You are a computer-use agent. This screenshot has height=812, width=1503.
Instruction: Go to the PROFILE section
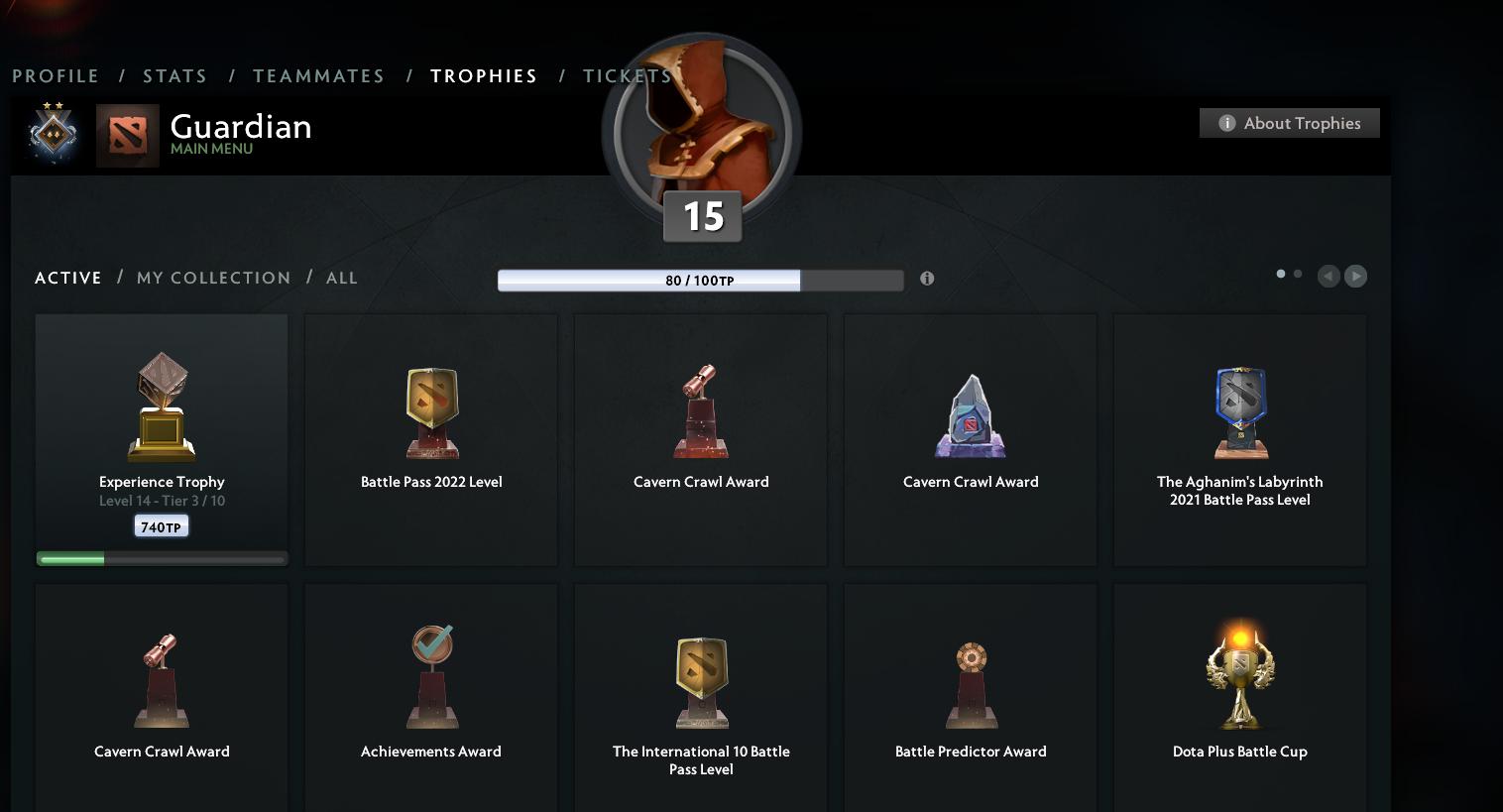click(x=56, y=75)
